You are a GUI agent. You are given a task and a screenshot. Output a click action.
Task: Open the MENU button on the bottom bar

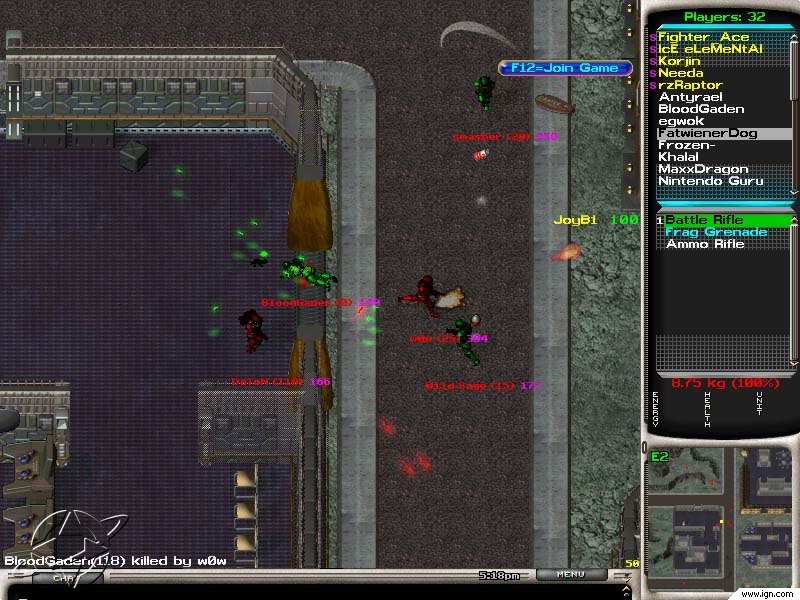[570, 575]
